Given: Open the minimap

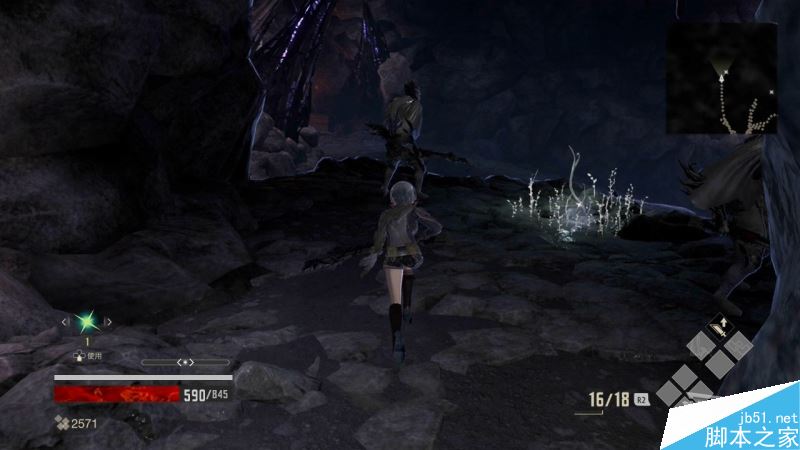Looking at the screenshot, I should (x=722, y=78).
